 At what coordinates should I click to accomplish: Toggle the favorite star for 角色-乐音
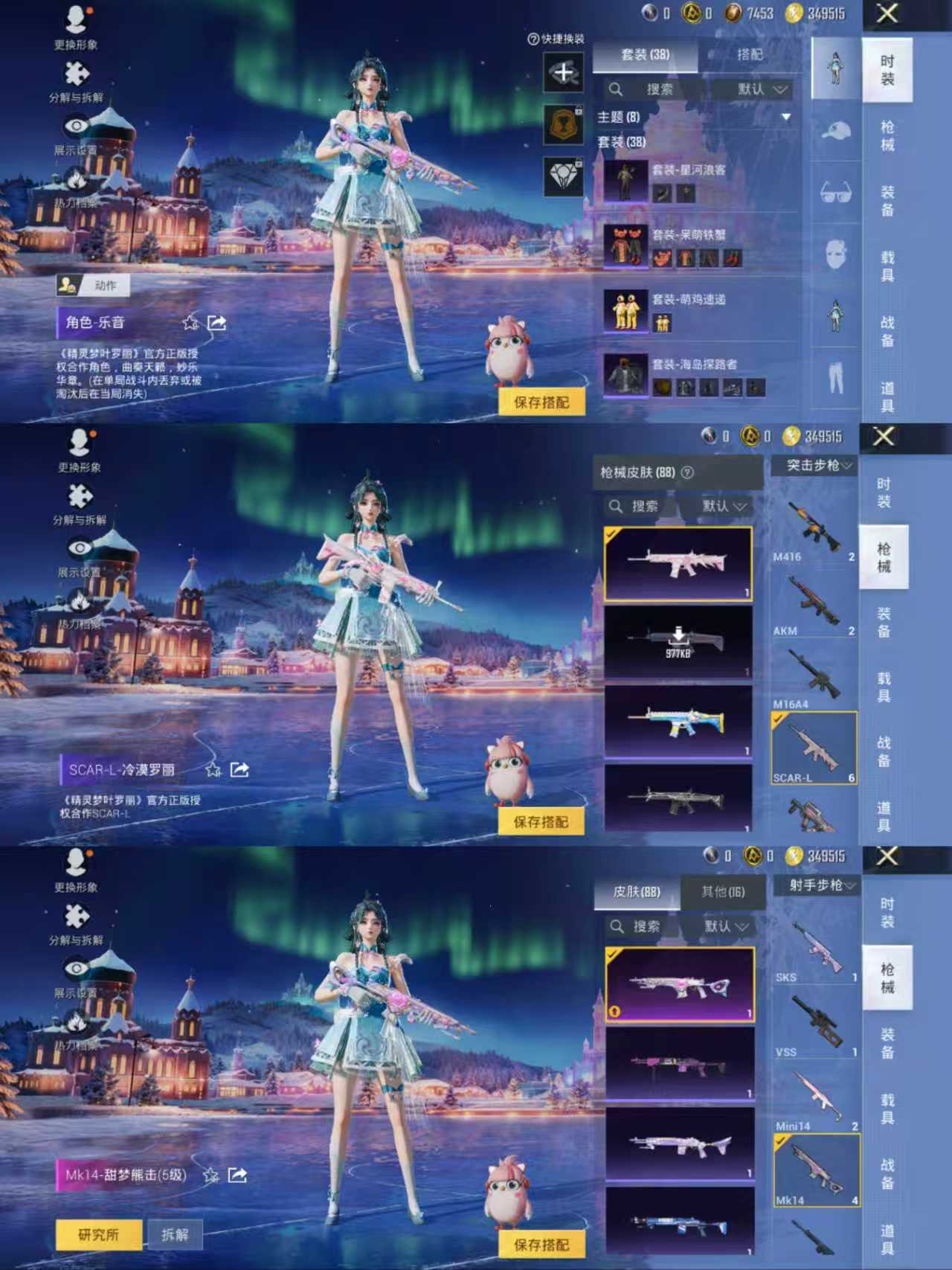pyautogui.click(x=190, y=321)
